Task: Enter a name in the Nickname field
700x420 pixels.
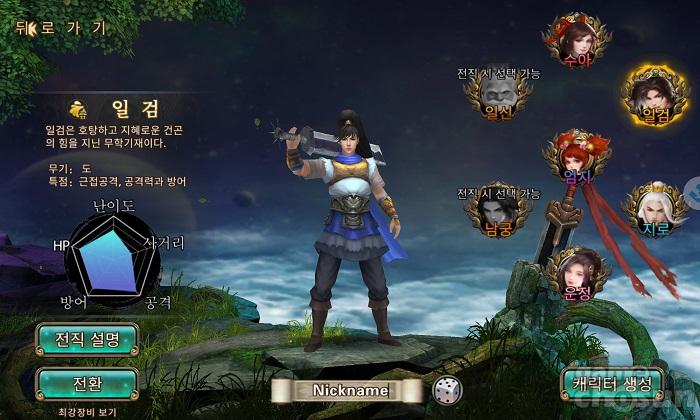Action: tap(349, 390)
